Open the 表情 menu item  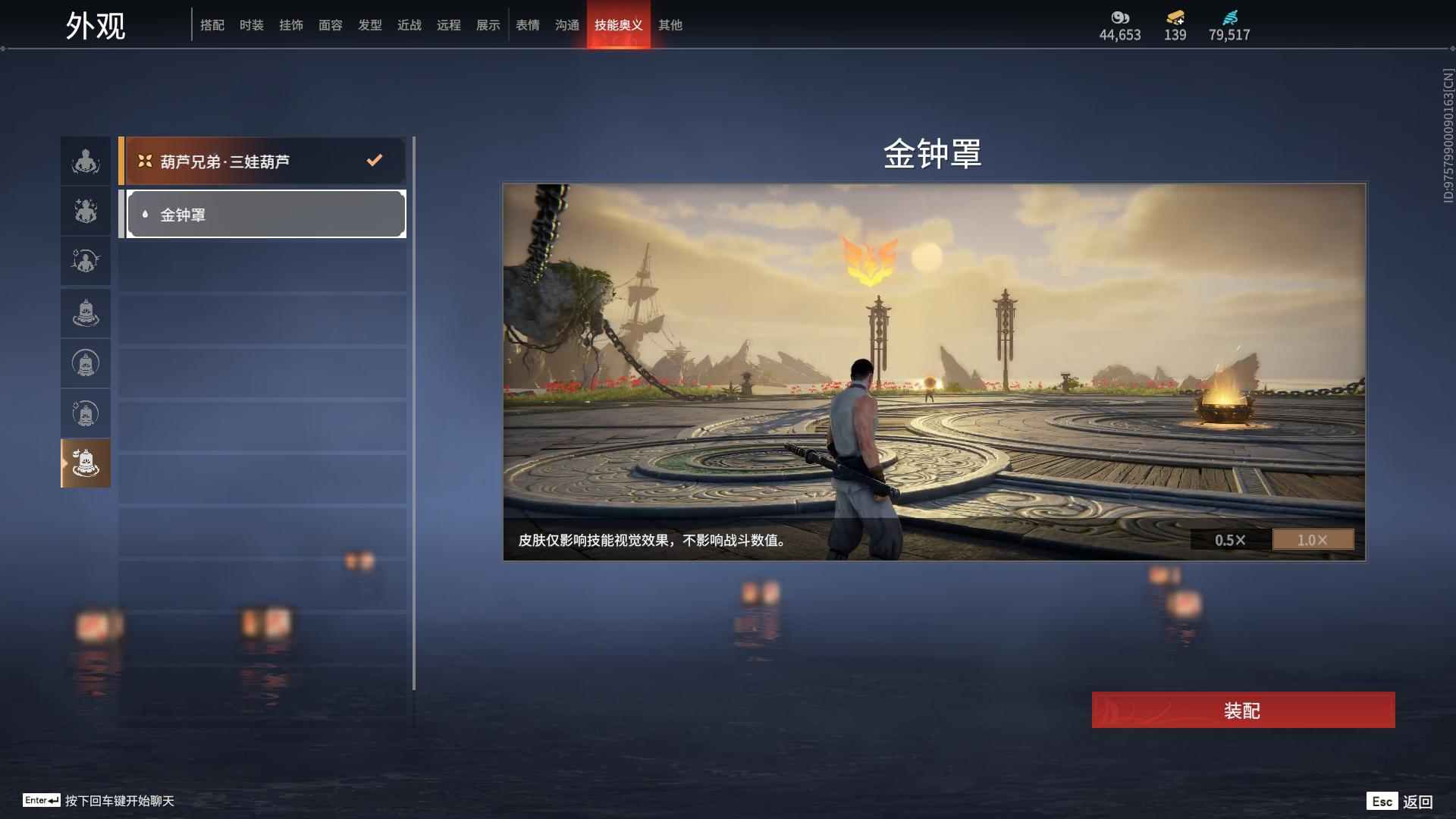click(x=527, y=25)
